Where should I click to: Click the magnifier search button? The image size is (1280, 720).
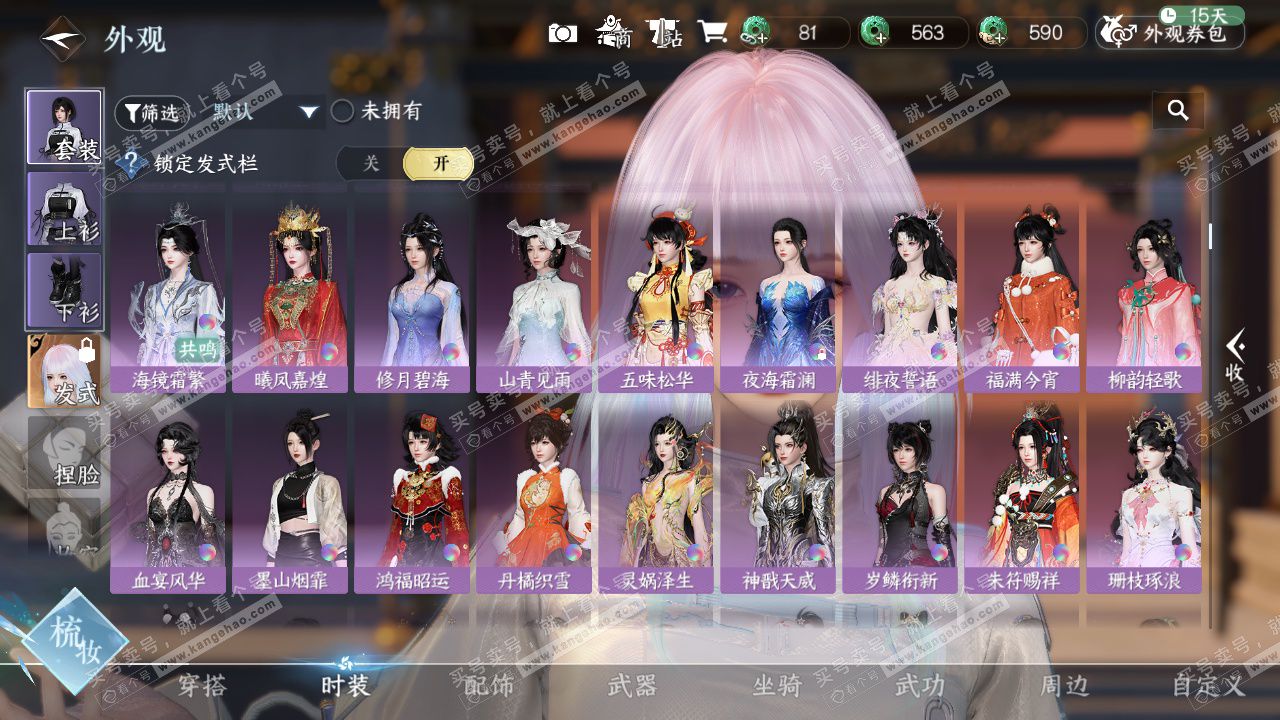click(x=1178, y=111)
